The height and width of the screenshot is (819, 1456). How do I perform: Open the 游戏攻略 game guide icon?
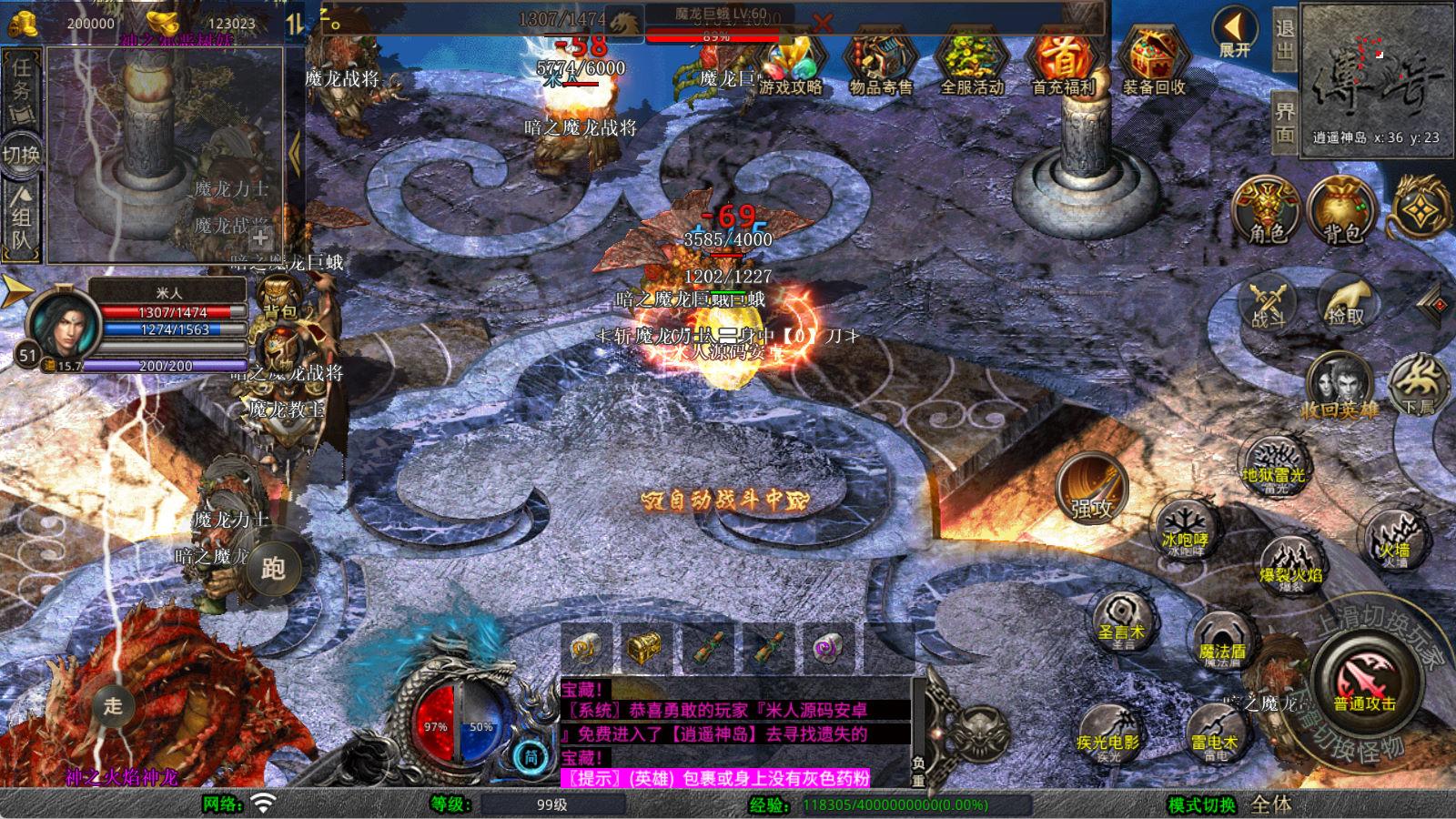(x=790, y=62)
